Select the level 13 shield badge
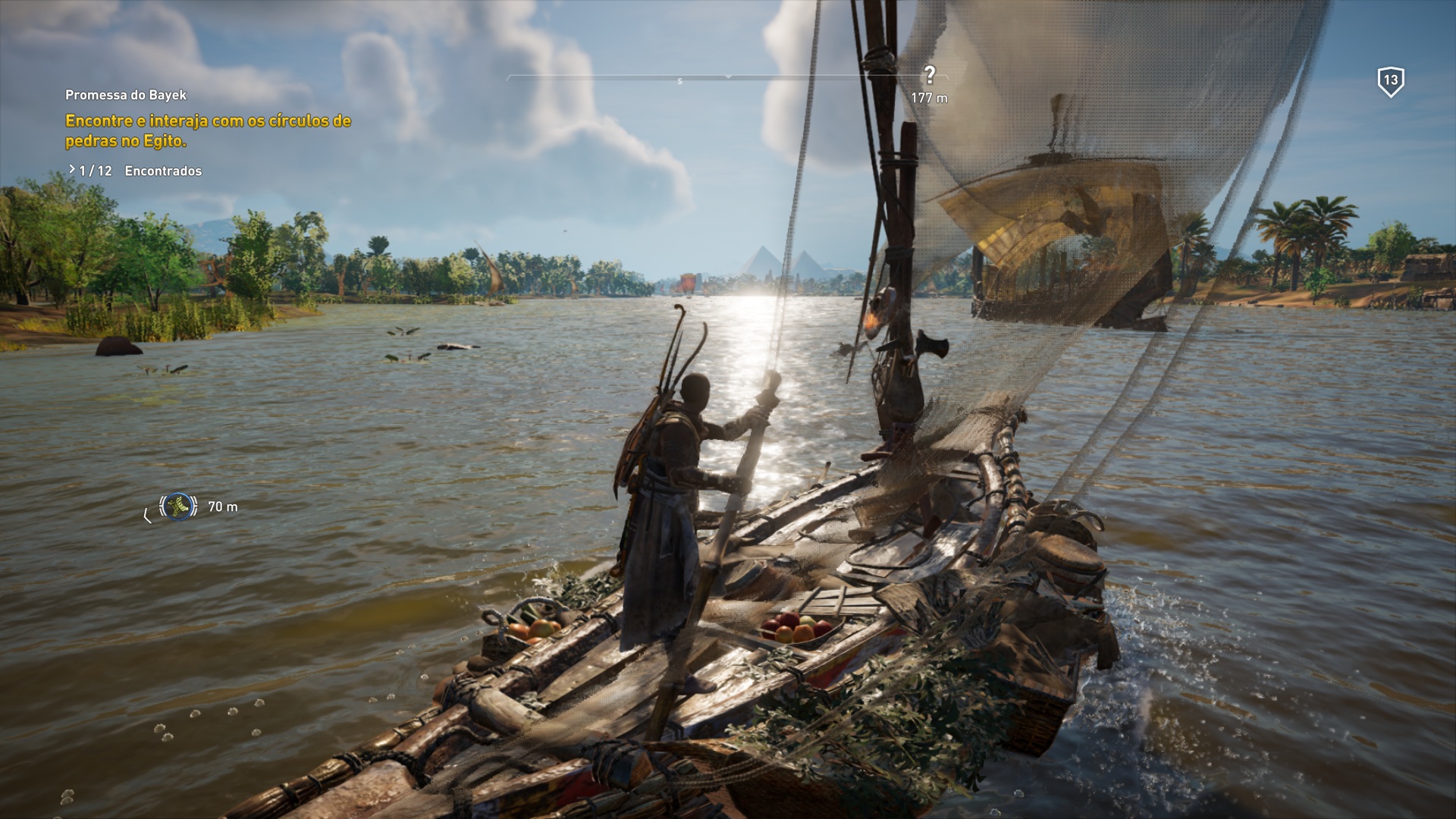The width and height of the screenshot is (1456, 819). click(x=1390, y=81)
